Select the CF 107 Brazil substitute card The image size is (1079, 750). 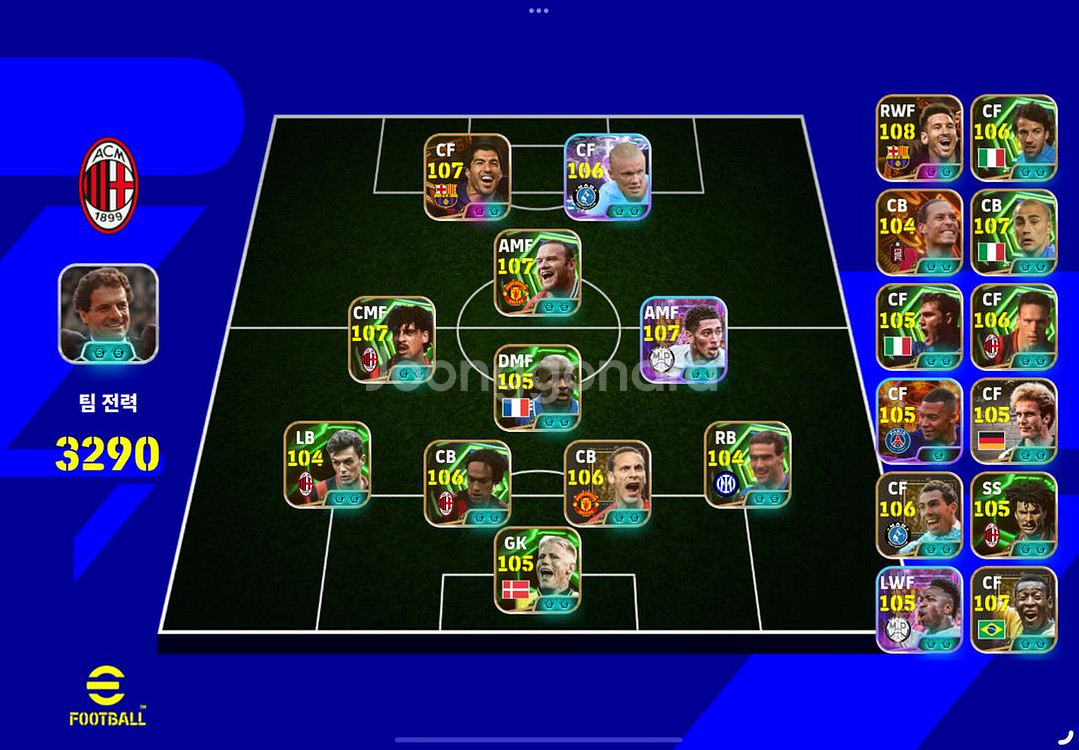click(1013, 610)
